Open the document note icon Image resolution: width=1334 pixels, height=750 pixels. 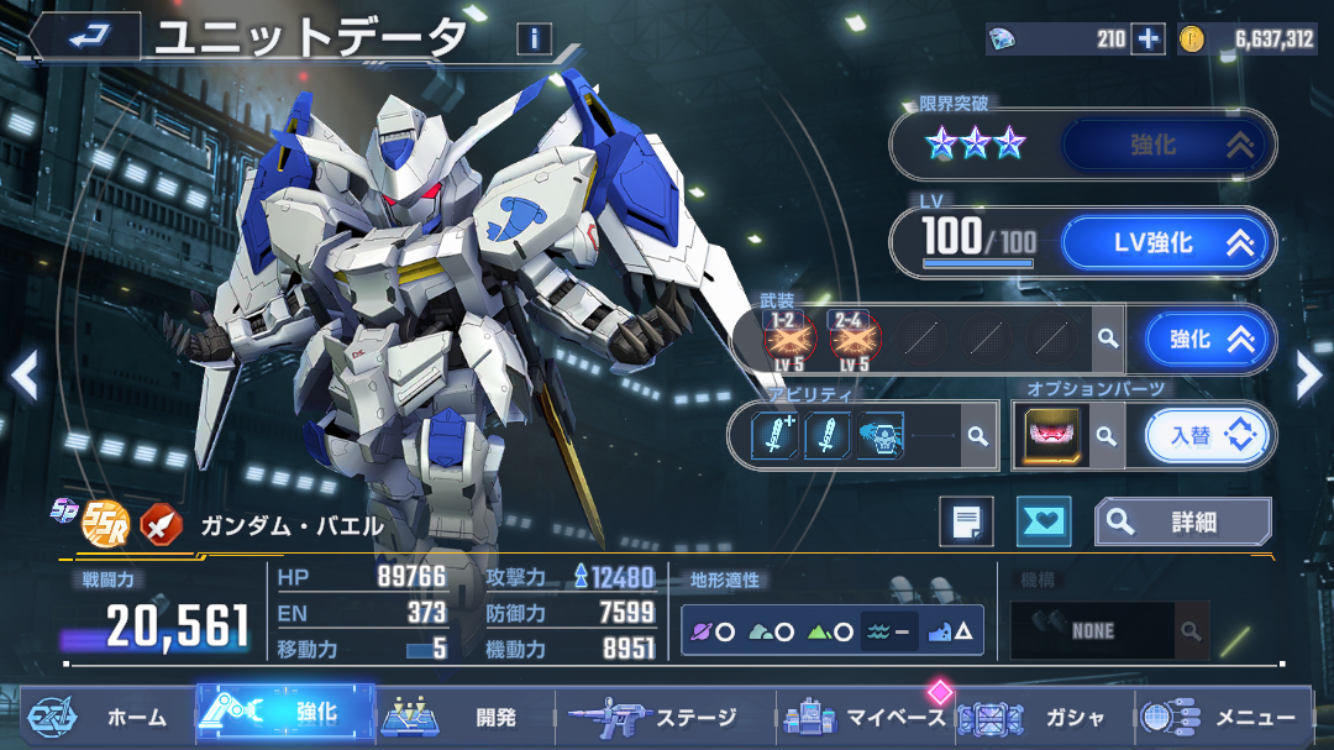point(966,521)
